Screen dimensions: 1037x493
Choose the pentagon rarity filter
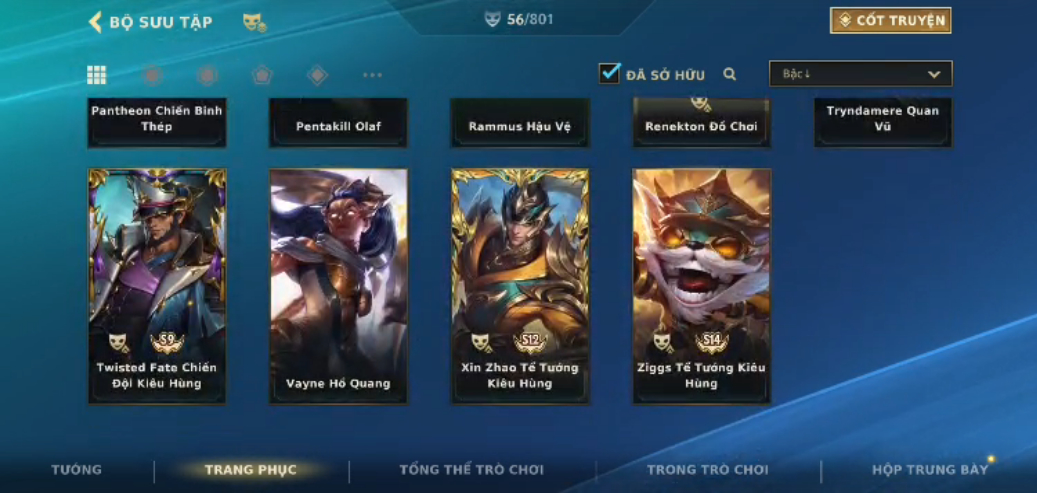point(261,75)
